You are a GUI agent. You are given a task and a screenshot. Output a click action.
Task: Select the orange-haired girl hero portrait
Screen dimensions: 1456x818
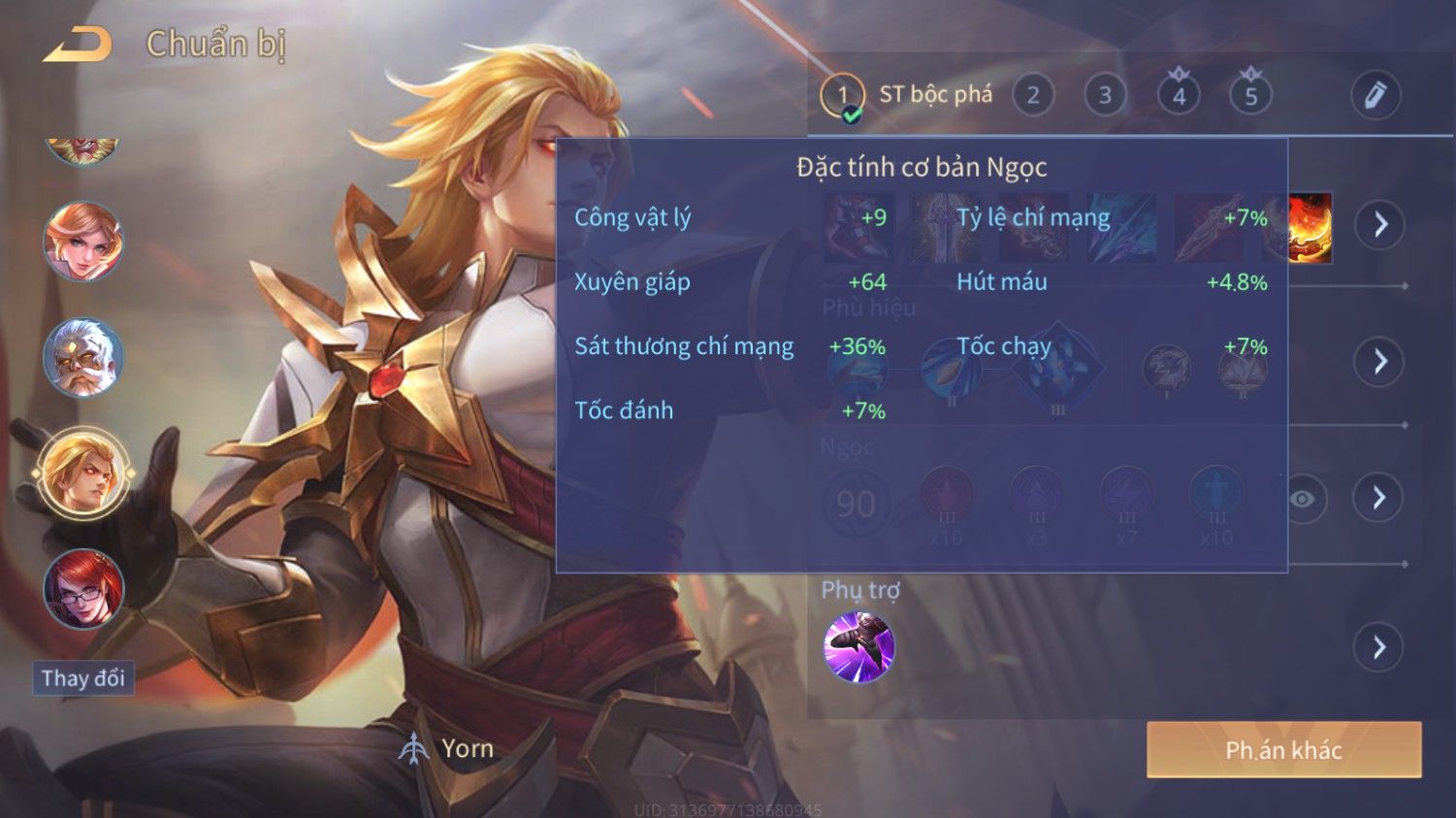pyautogui.click(x=83, y=242)
